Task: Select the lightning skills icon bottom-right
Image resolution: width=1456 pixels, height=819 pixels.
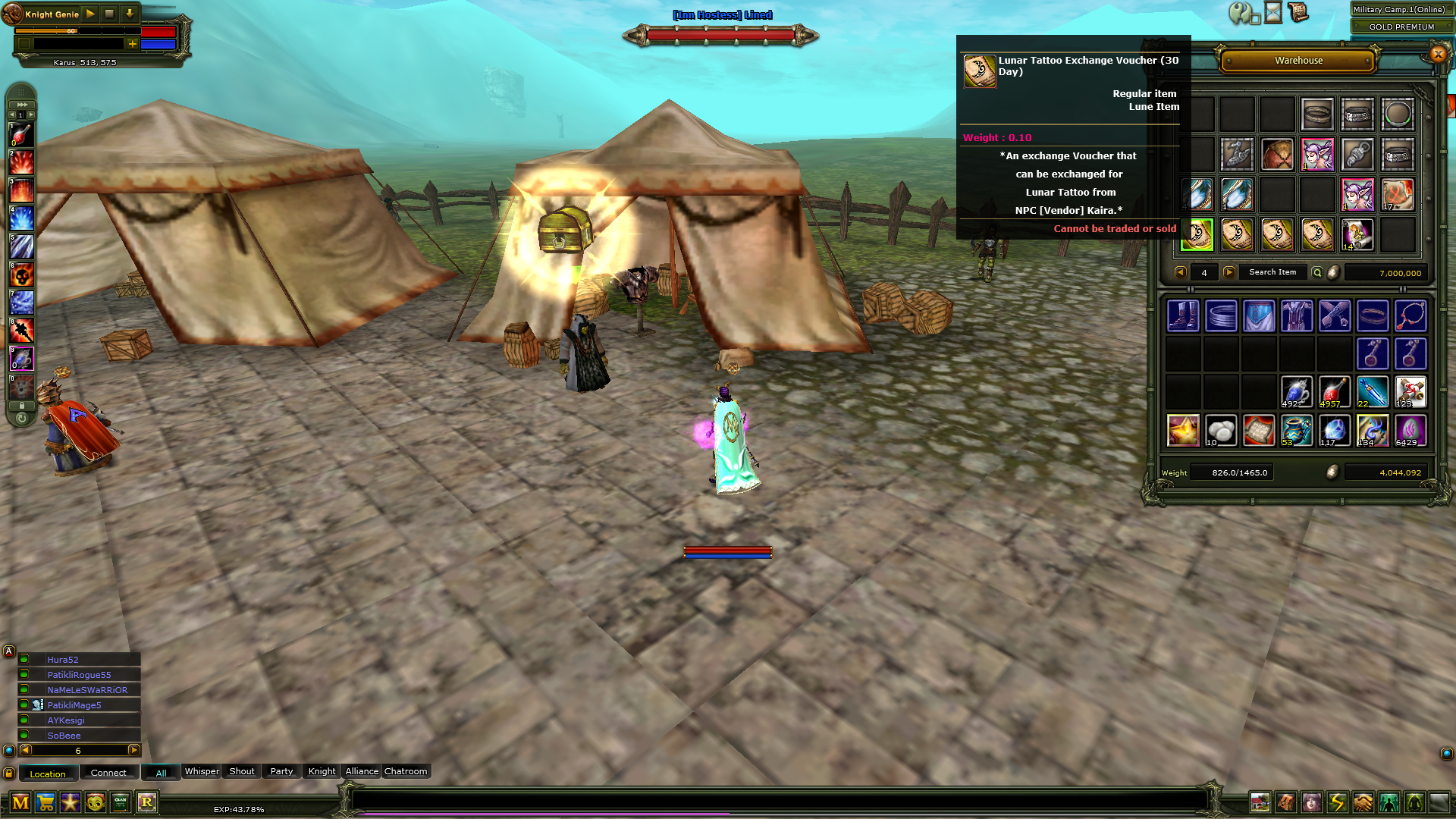Action: [x=1339, y=802]
